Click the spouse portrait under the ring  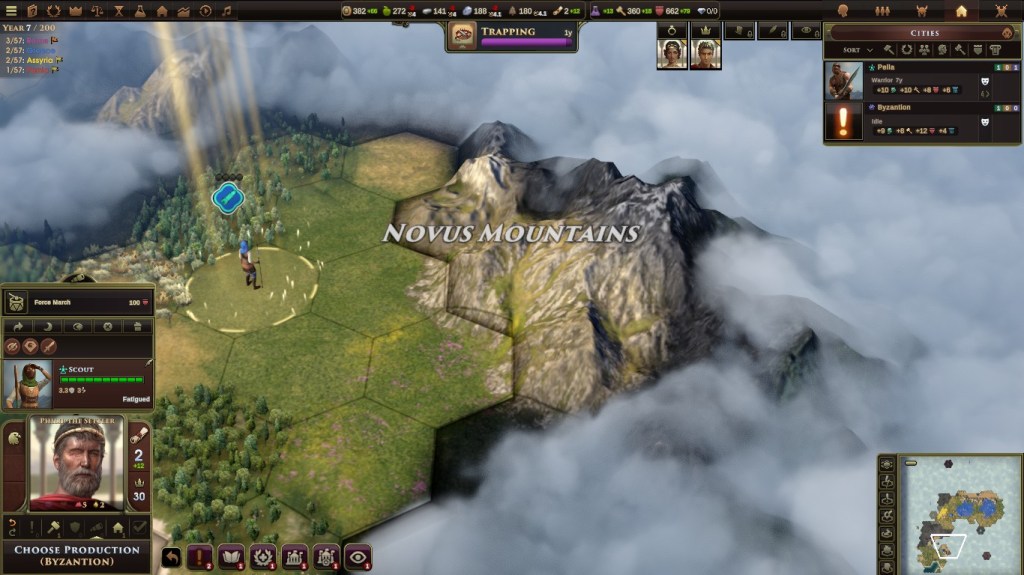(x=671, y=54)
